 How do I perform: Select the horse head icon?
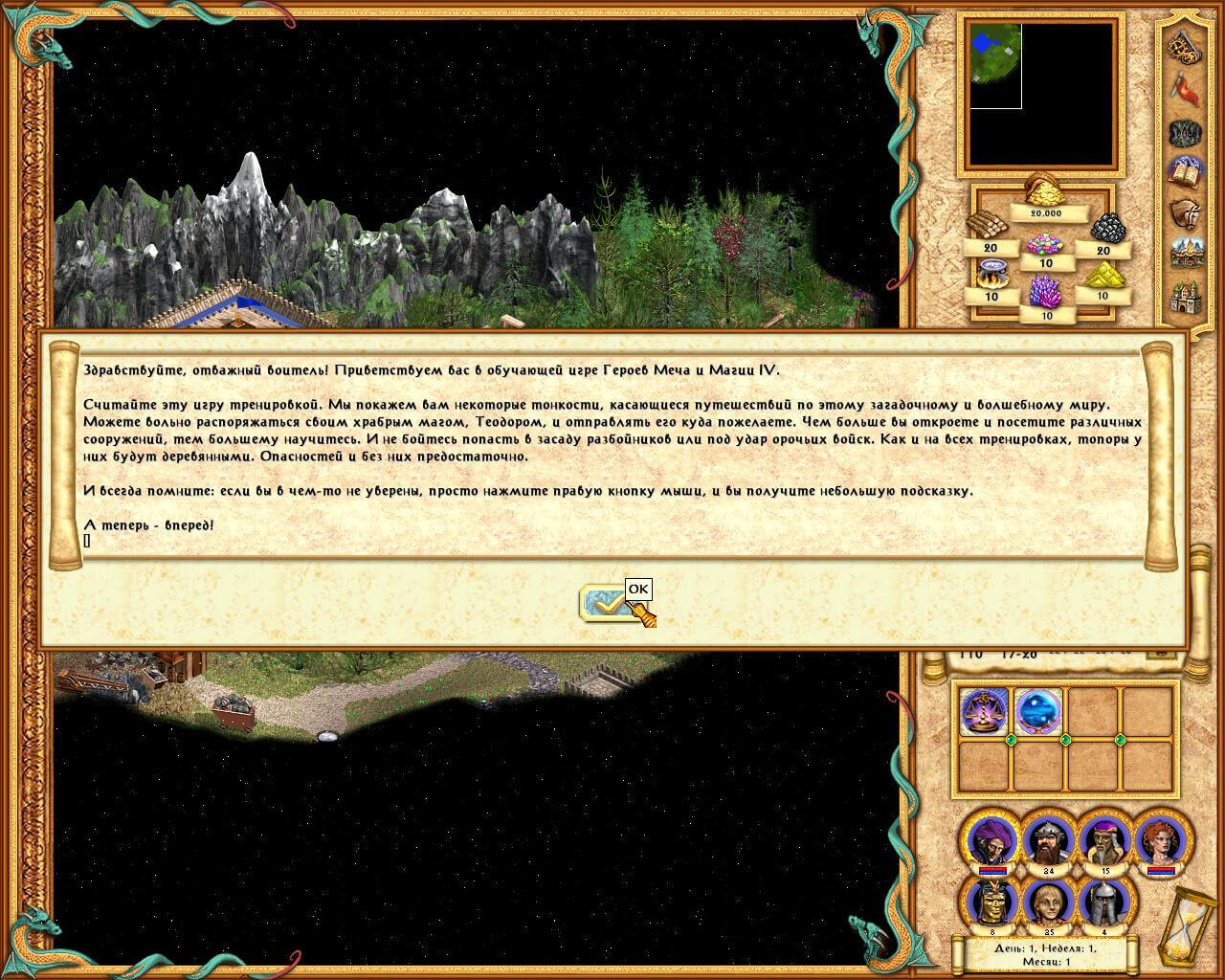point(1187,212)
